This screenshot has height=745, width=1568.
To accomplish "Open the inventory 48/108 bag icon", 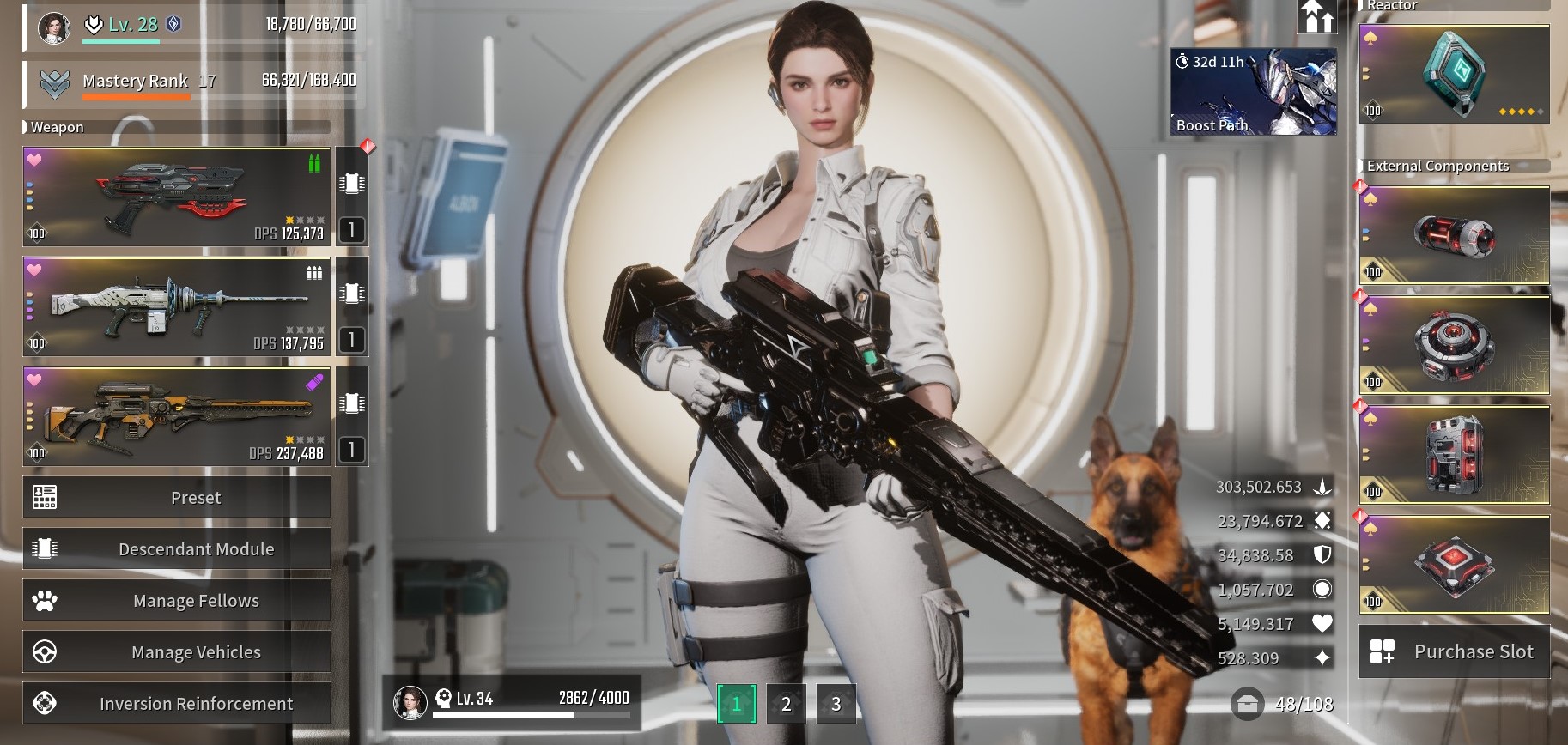I will (x=1247, y=704).
